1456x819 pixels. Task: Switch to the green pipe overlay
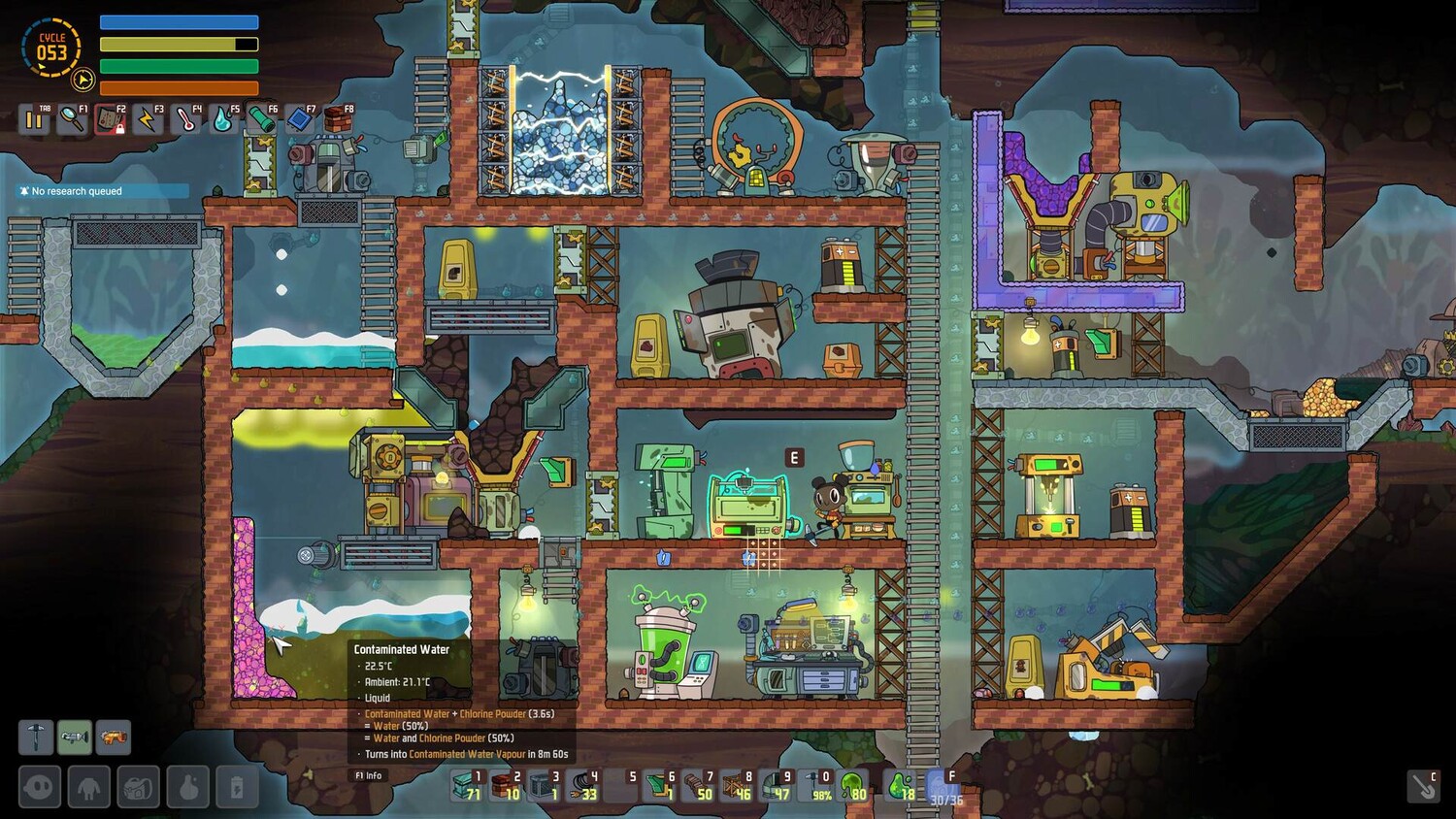click(261, 120)
